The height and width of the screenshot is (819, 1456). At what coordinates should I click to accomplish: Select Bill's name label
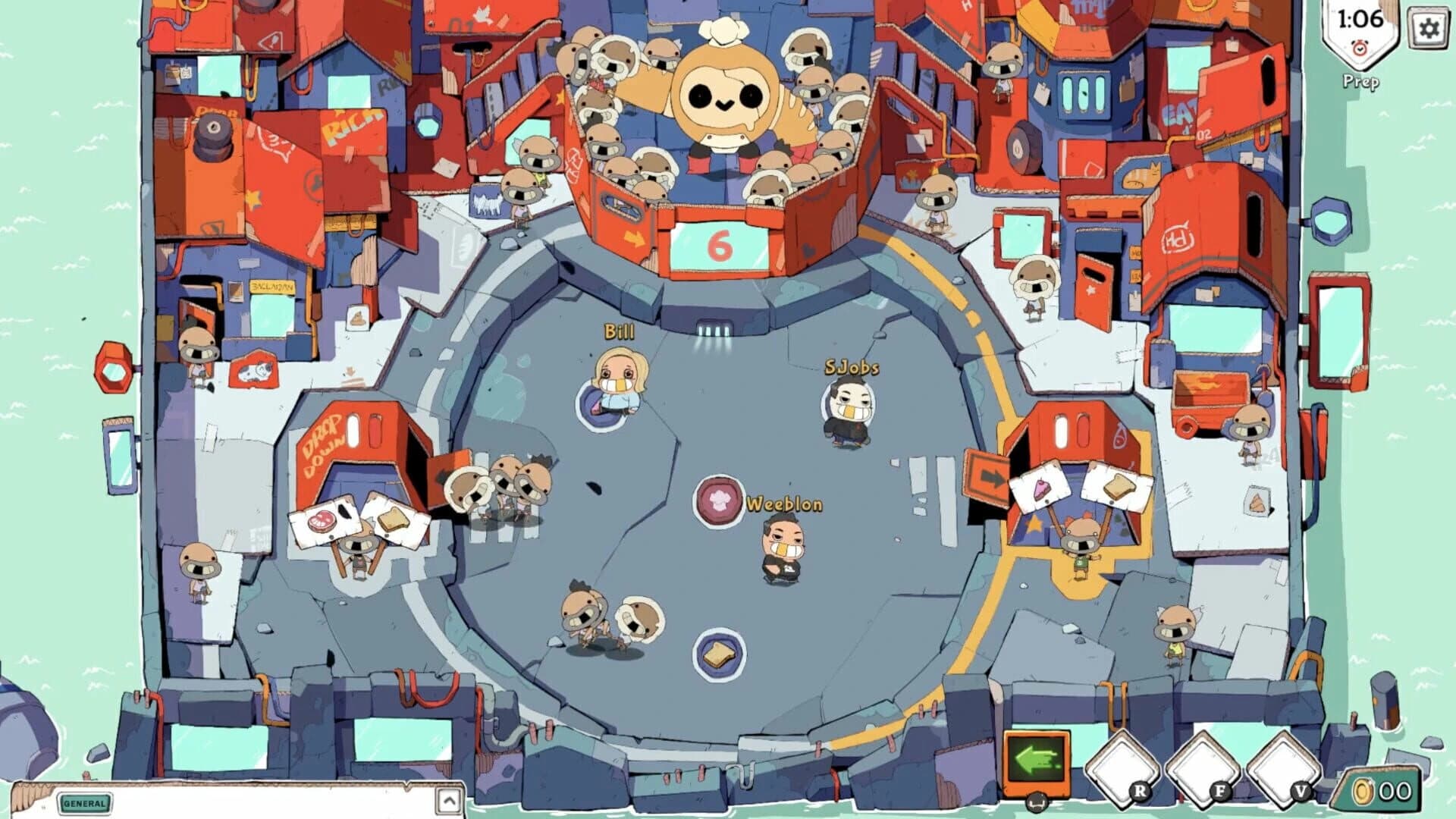coord(619,330)
